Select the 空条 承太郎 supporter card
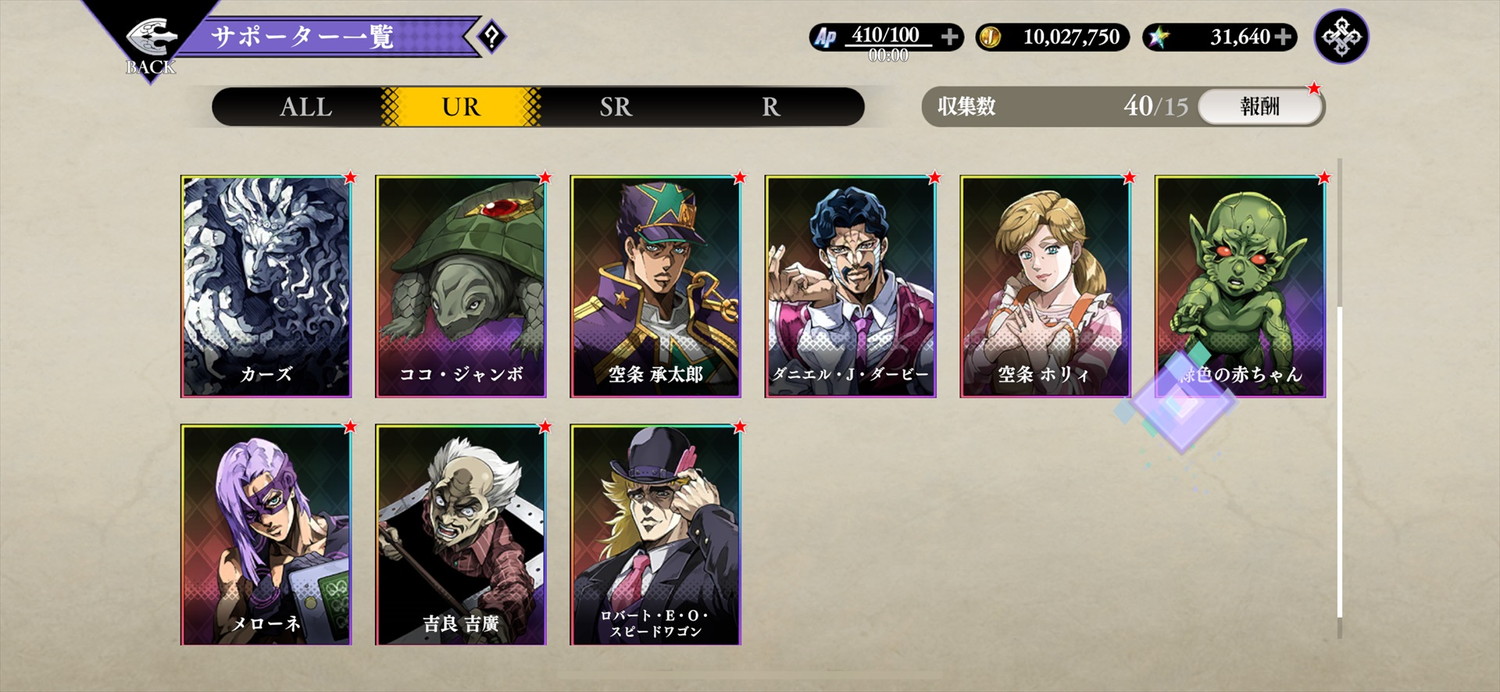1500x692 pixels. (x=656, y=286)
